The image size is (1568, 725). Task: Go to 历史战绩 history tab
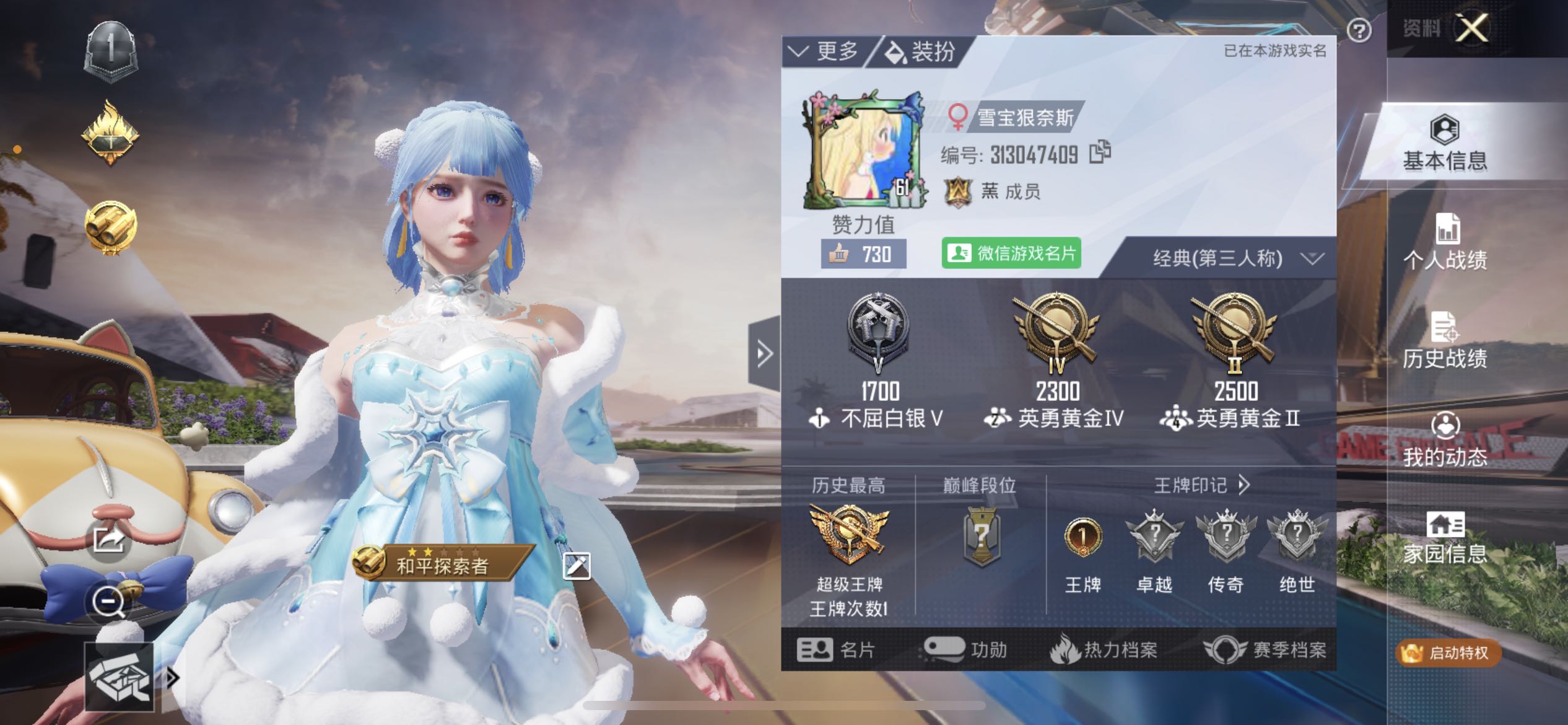[1445, 341]
